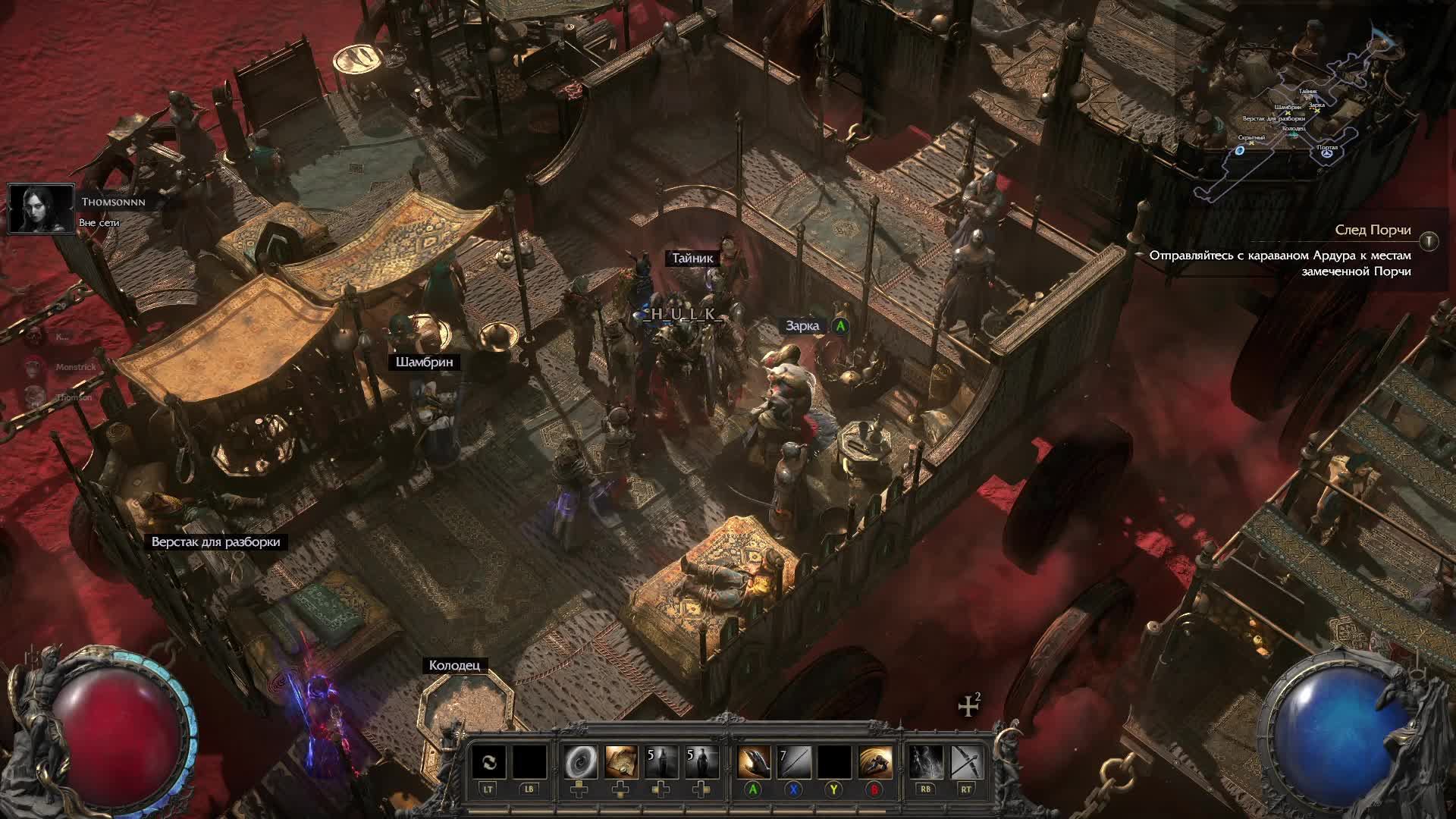Viewport: 1456px width, 819px height.
Task: Activate the lightning storm skill icon
Action: click(925, 762)
